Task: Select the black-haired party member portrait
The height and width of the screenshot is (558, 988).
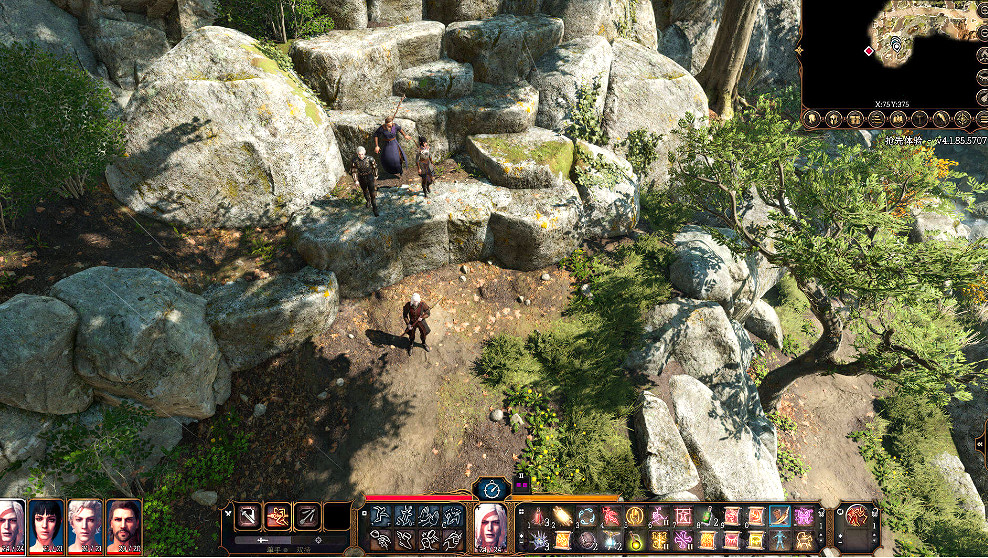Action: (47, 525)
